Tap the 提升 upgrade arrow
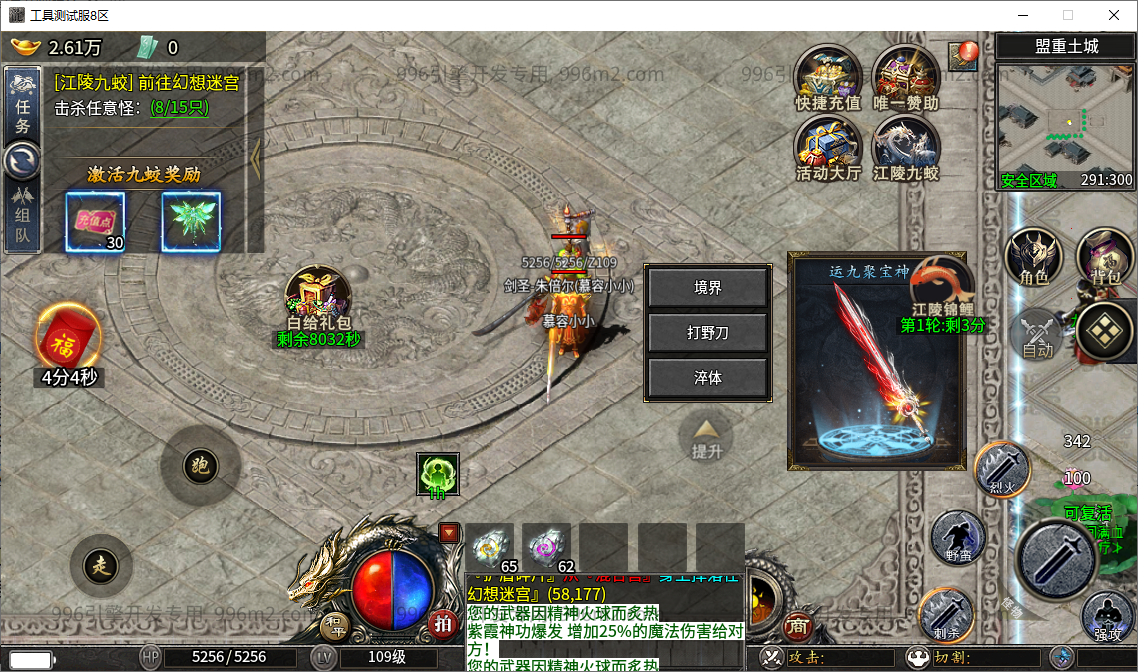 point(707,438)
